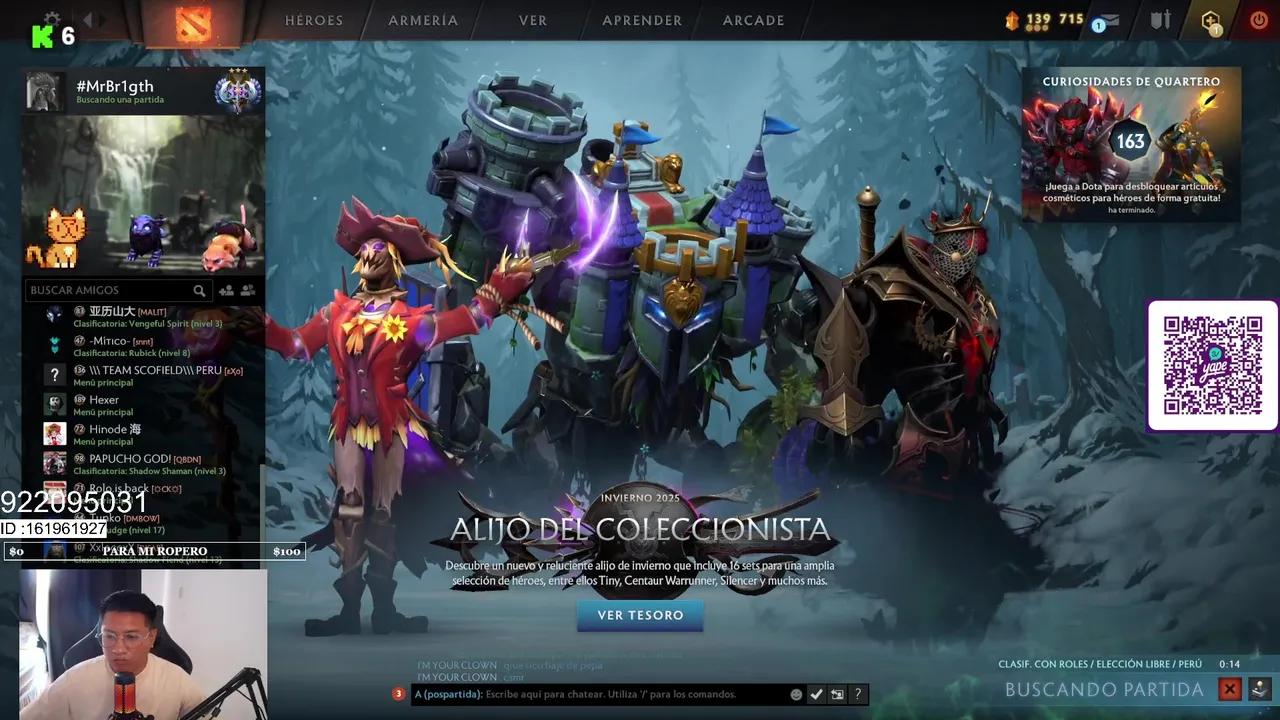Image resolution: width=1280 pixels, height=720 pixels.
Task: Click the VER TESORO button
Action: click(x=640, y=616)
